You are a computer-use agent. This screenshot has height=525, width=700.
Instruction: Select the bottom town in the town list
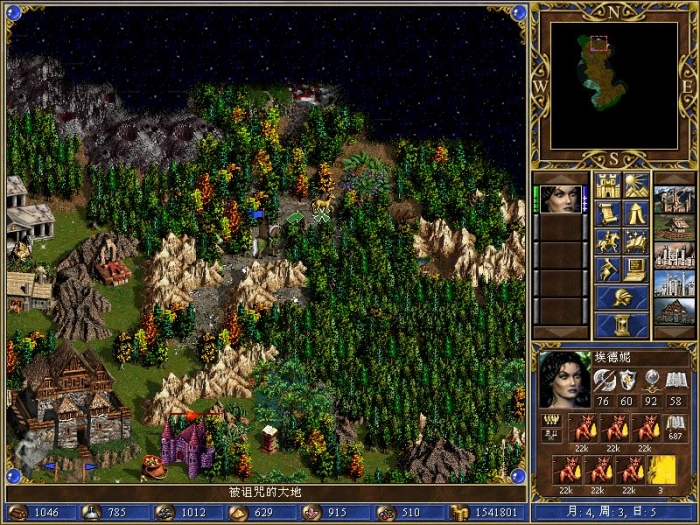672,311
